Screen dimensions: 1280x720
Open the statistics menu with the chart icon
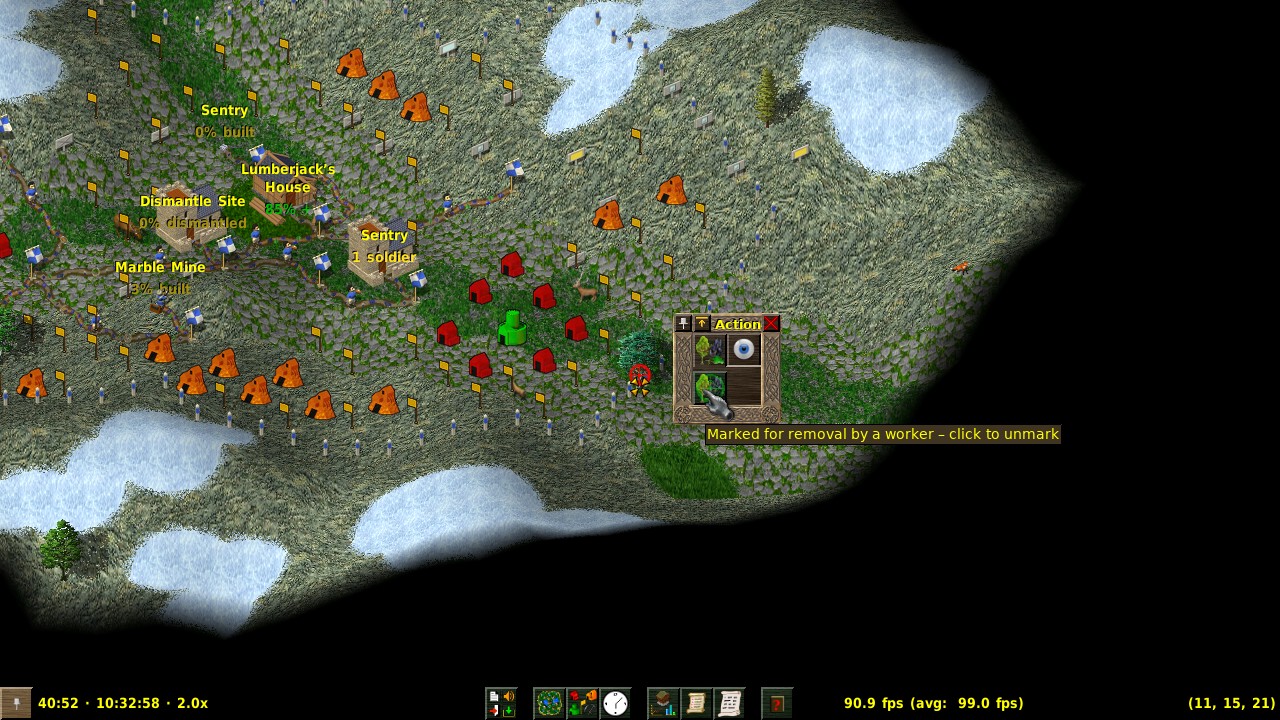(663, 703)
